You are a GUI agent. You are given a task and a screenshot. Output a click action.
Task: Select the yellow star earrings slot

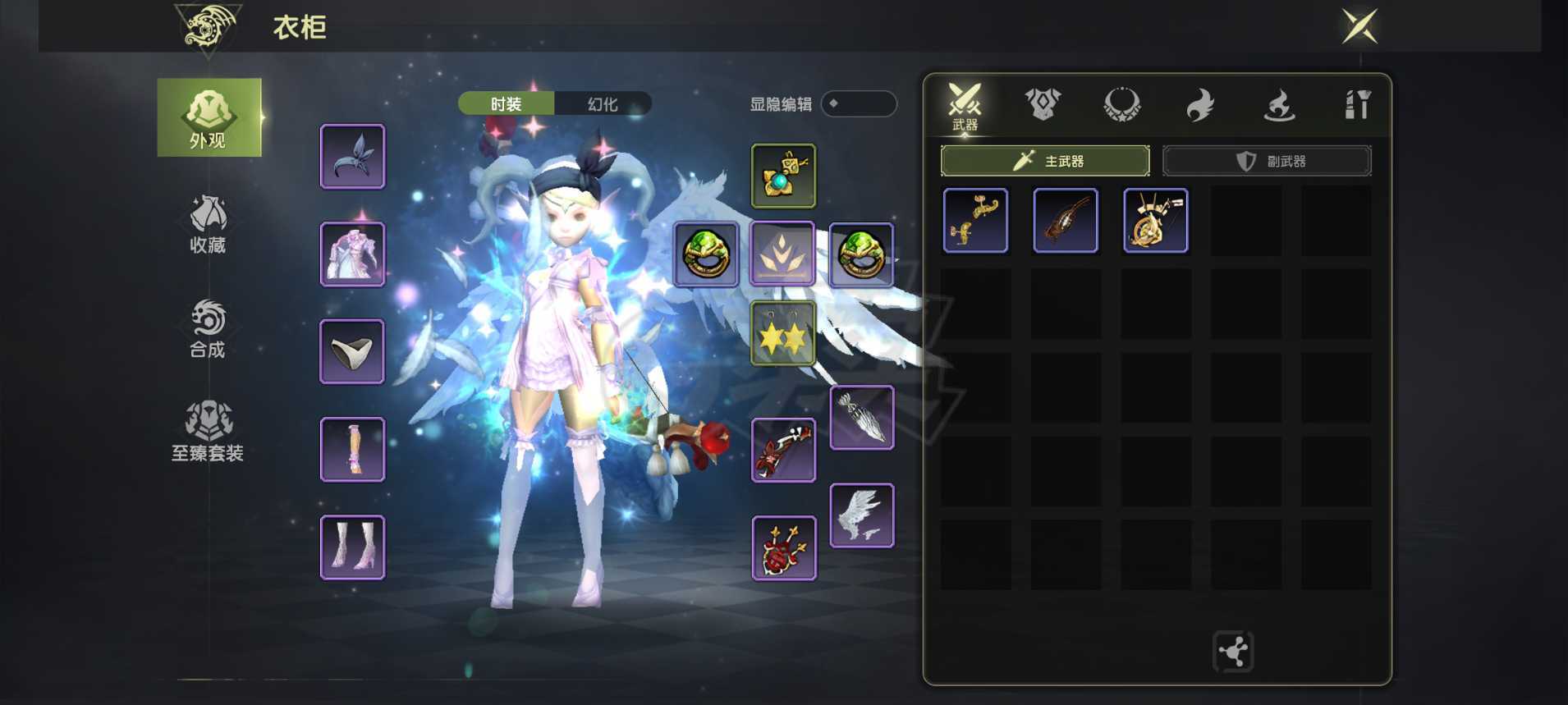coord(783,333)
